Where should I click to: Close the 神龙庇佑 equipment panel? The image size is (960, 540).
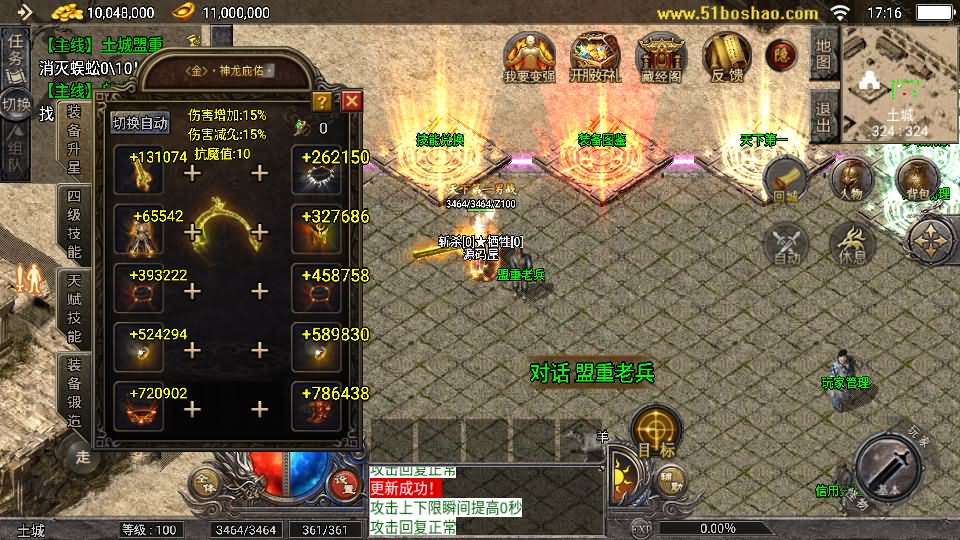pos(351,101)
